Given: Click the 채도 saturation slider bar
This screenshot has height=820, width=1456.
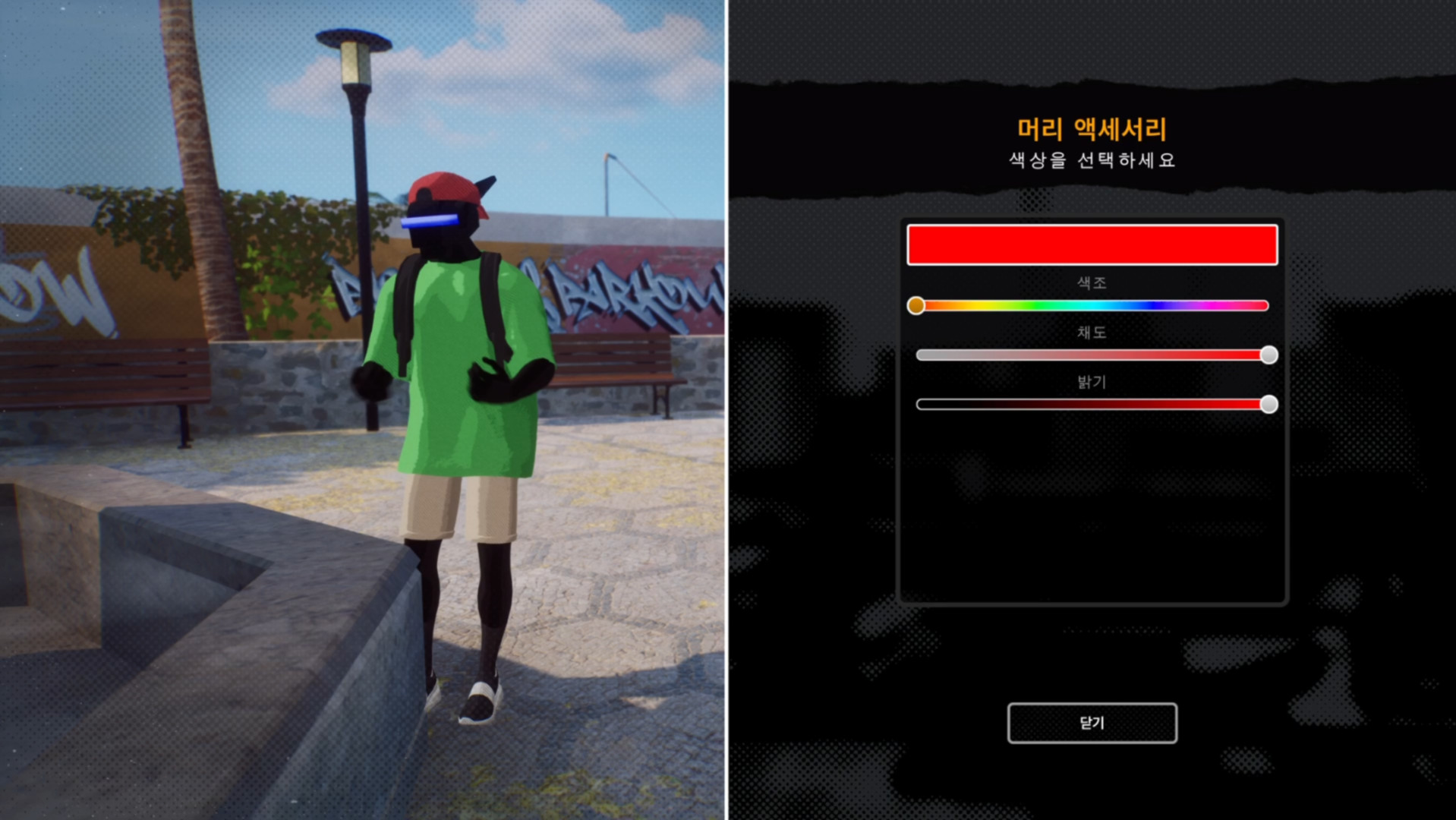Looking at the screenshot, I should [1092, 355].
